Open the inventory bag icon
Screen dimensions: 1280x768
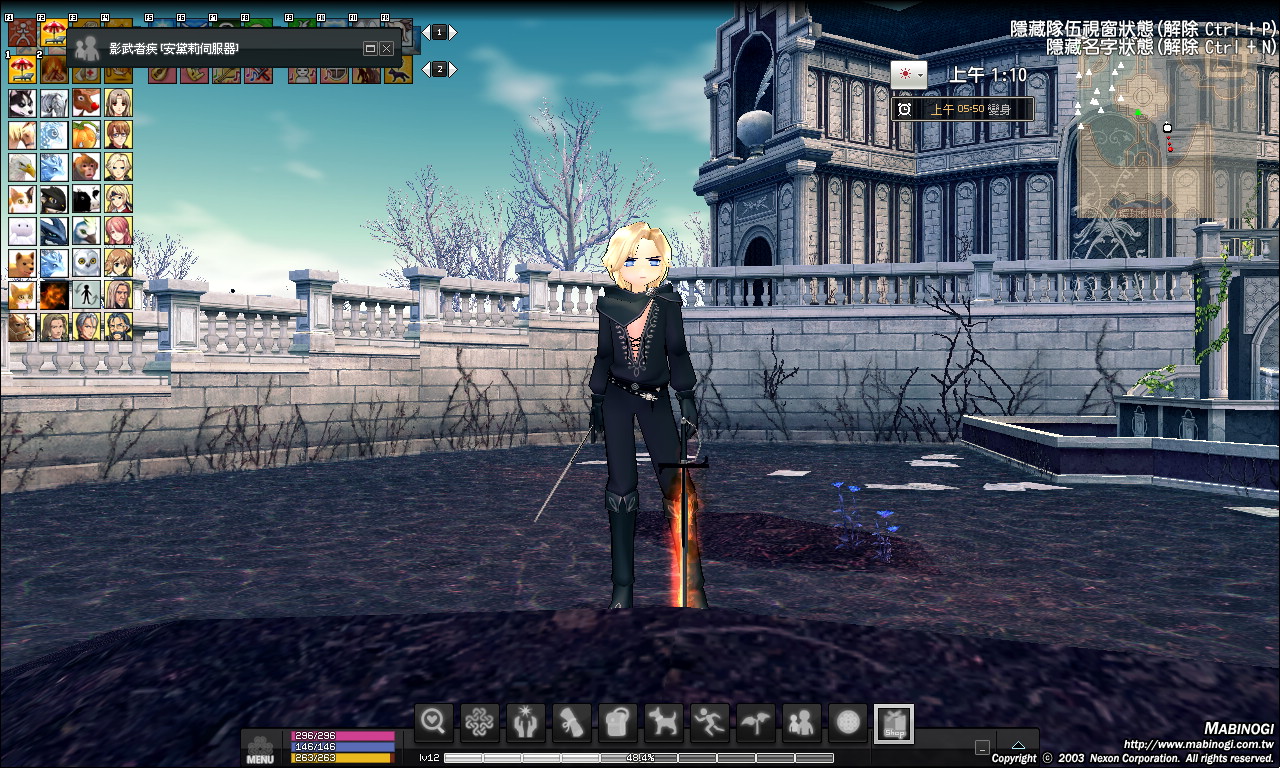click(x=618, y=722)
